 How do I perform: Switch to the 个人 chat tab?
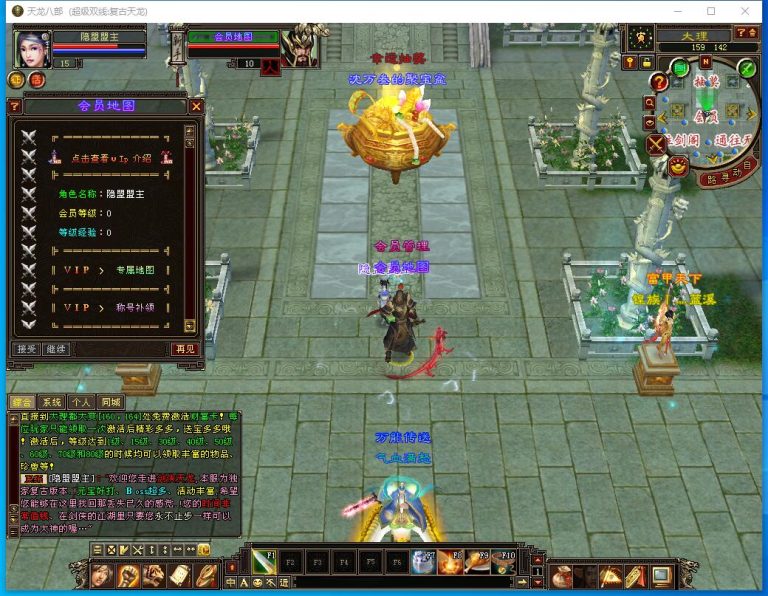pos(82,402)
